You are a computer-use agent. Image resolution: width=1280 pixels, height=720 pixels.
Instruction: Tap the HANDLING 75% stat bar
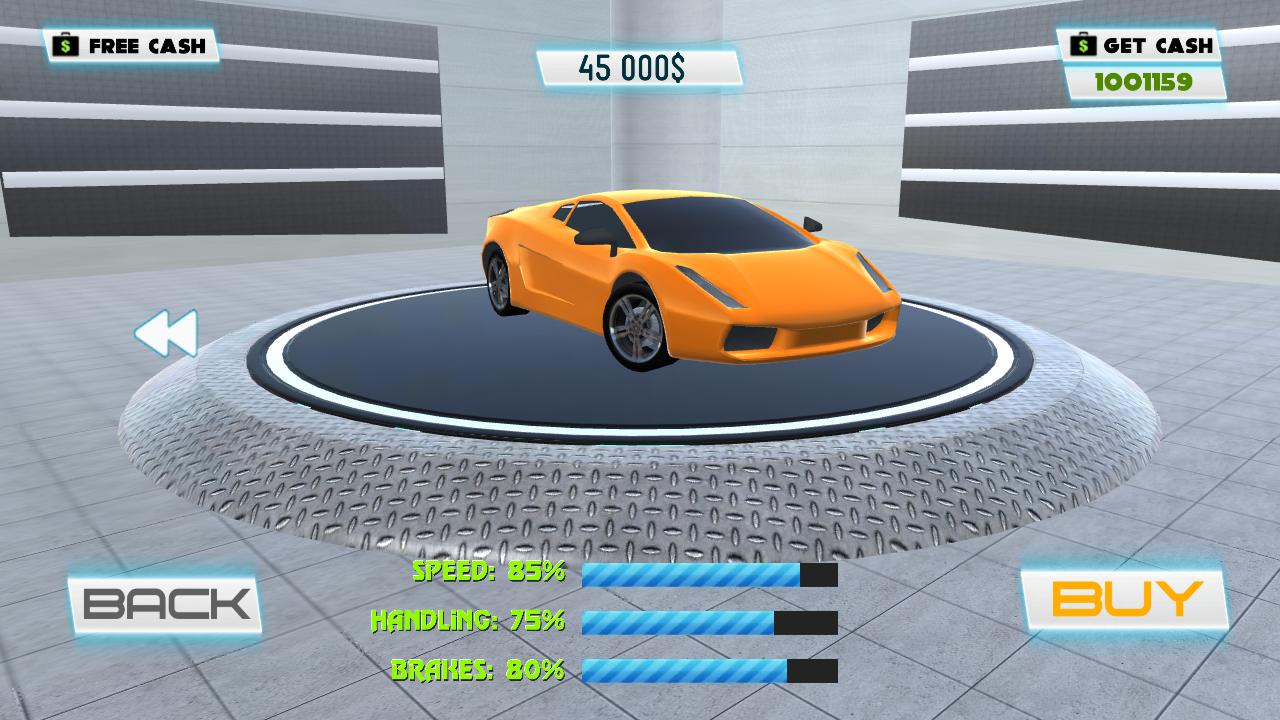(710, 625)
